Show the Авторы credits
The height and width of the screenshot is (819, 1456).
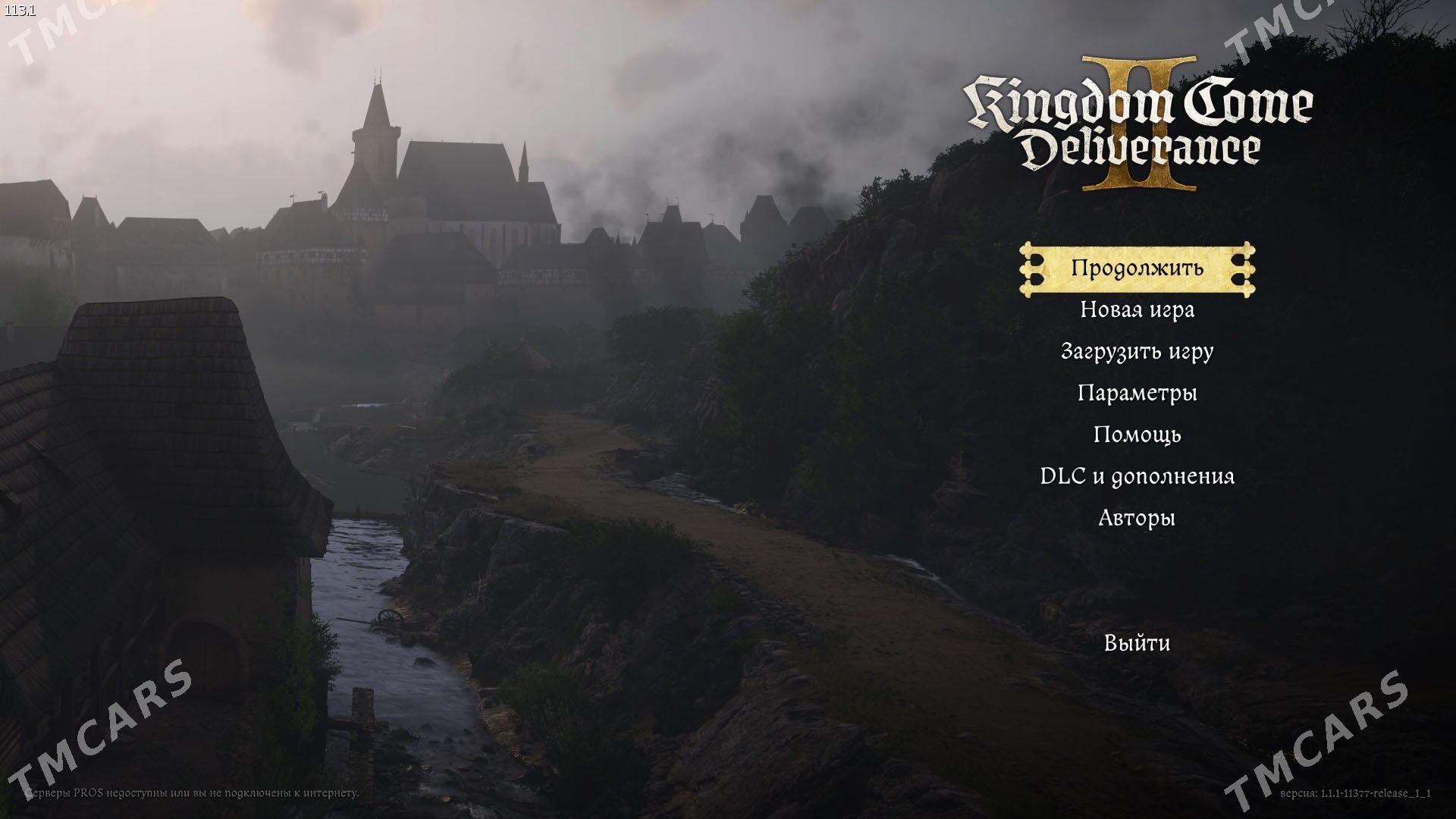point(1137,519)
